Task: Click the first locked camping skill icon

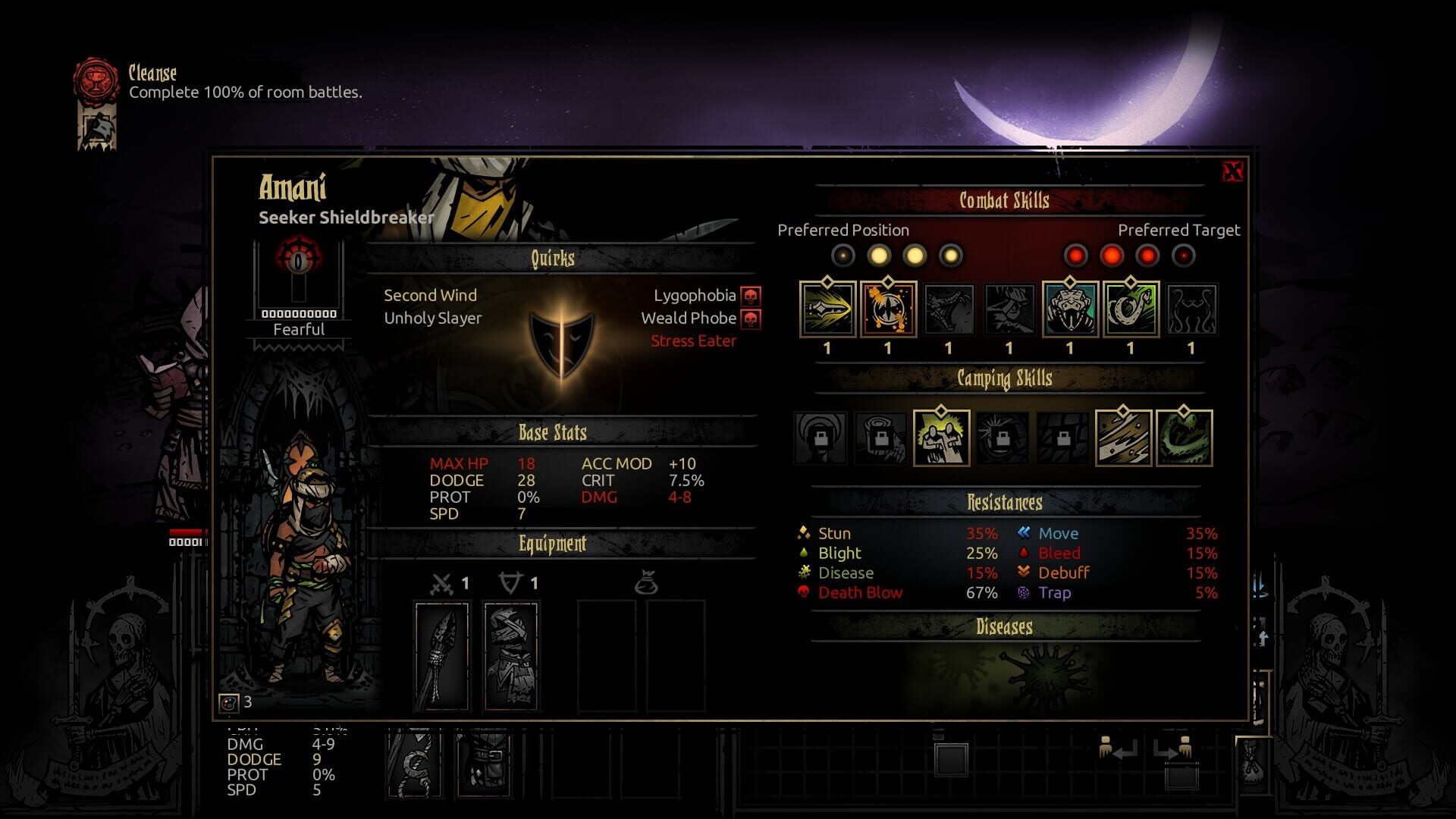Action: (x=819, y=438)
